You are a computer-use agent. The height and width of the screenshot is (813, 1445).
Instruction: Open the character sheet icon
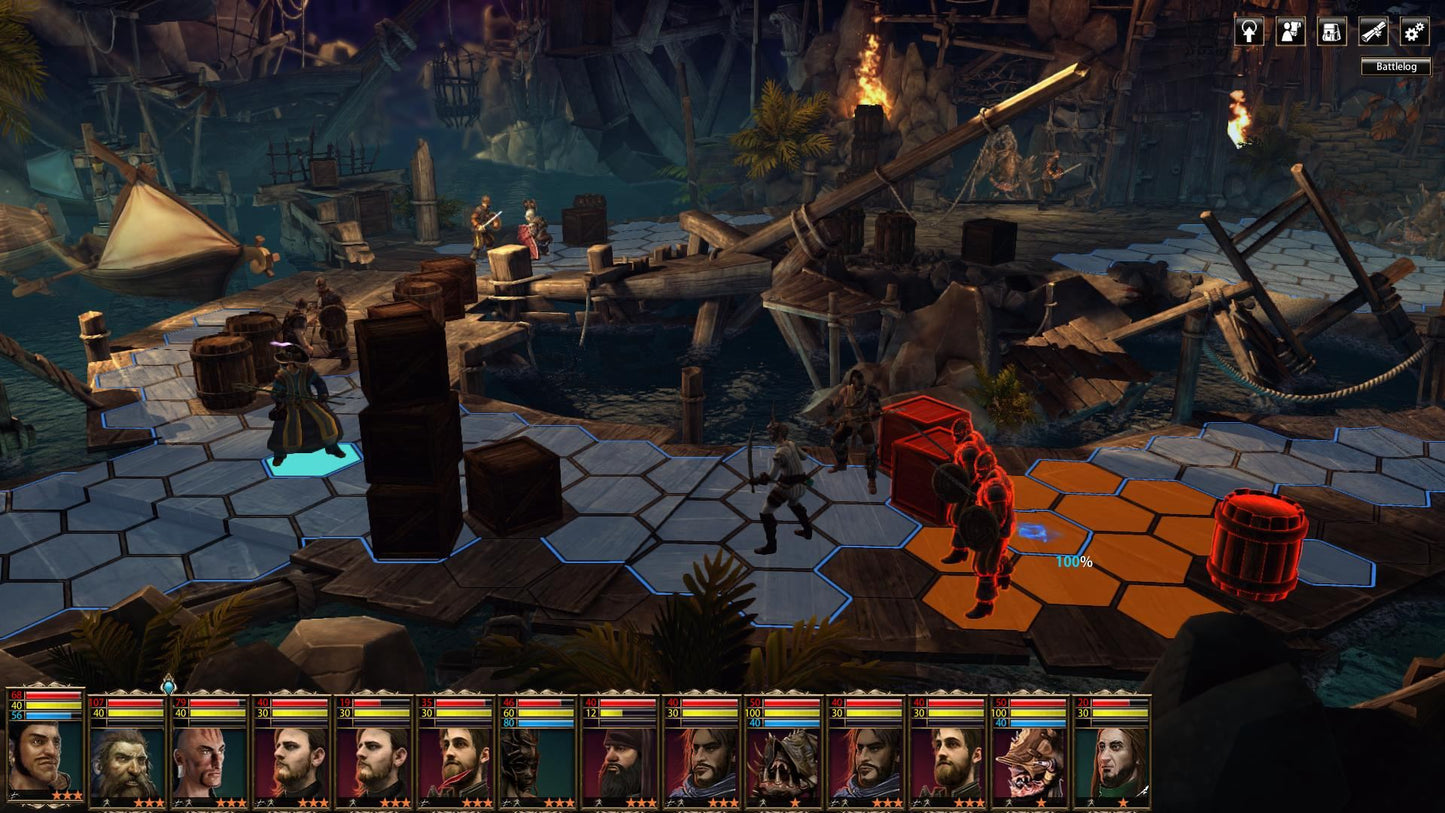pyautogui.click(x=1288, y=32)
